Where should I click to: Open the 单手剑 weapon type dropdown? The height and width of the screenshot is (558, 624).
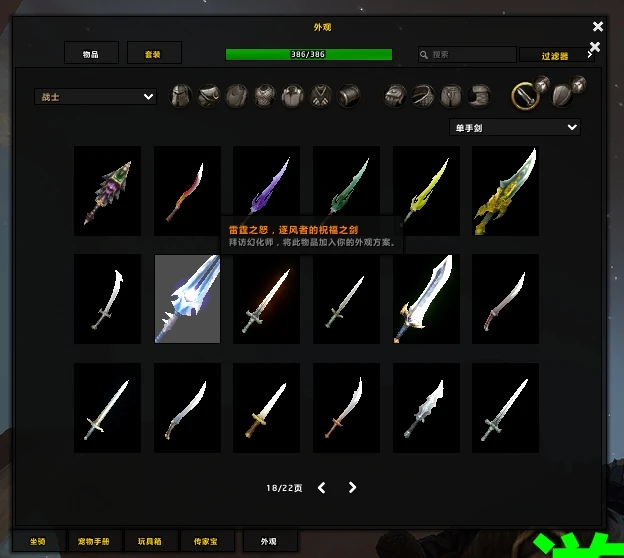click(515, 127)
